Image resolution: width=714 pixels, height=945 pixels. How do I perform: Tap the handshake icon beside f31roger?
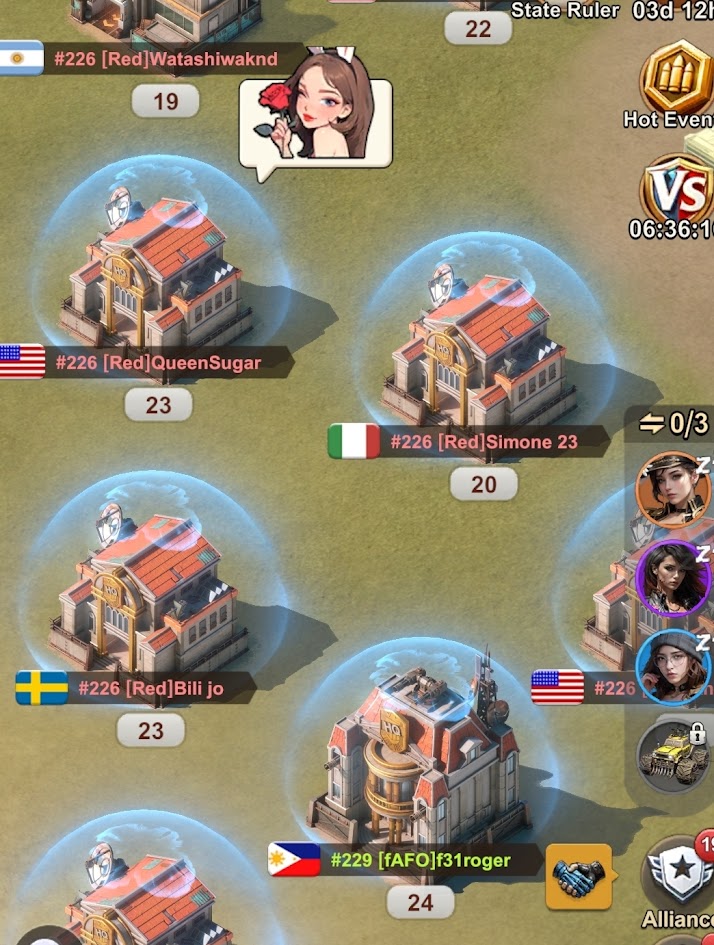click(578, 877)
